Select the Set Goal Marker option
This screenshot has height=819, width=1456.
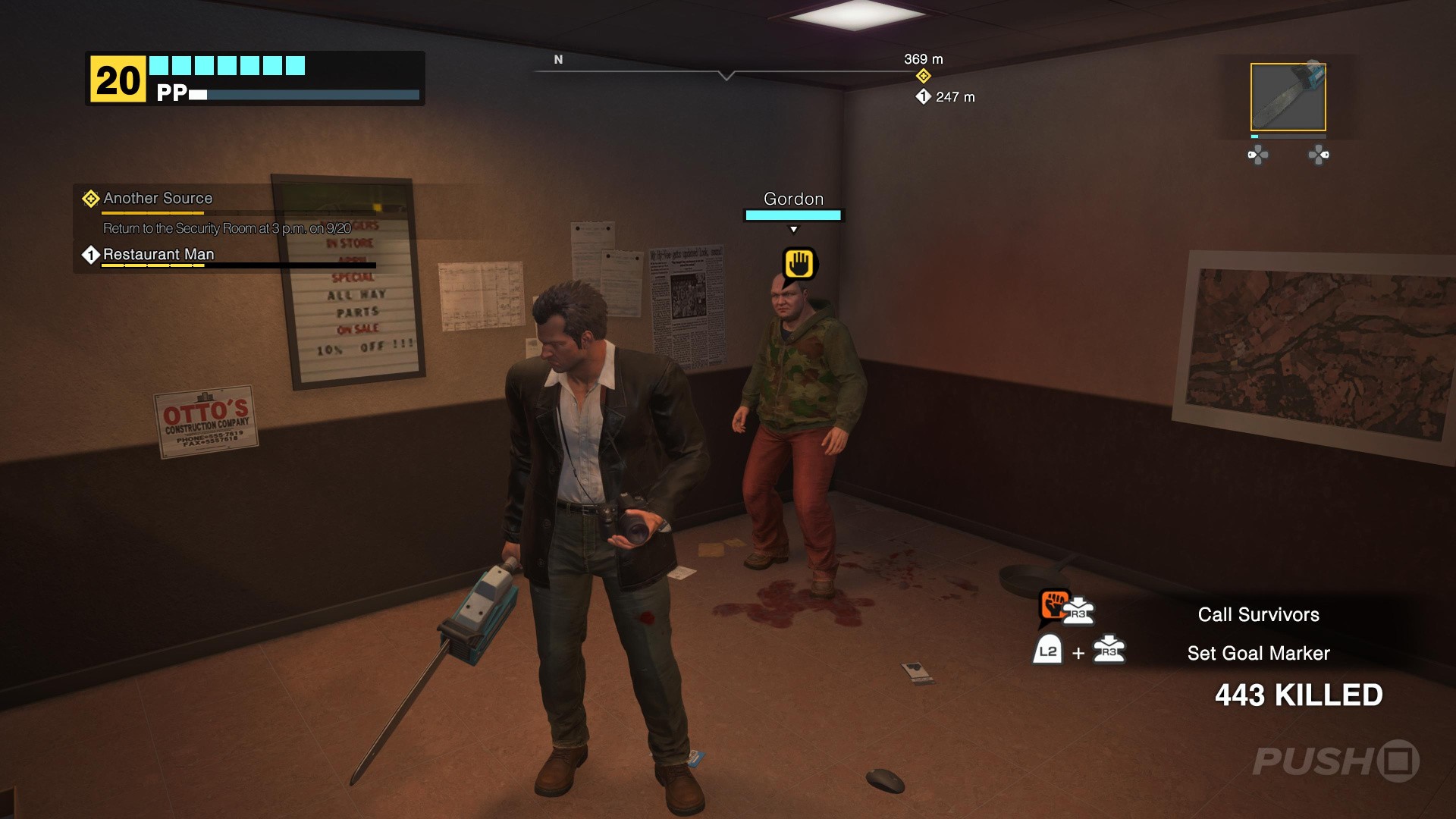coord(1259,652)
